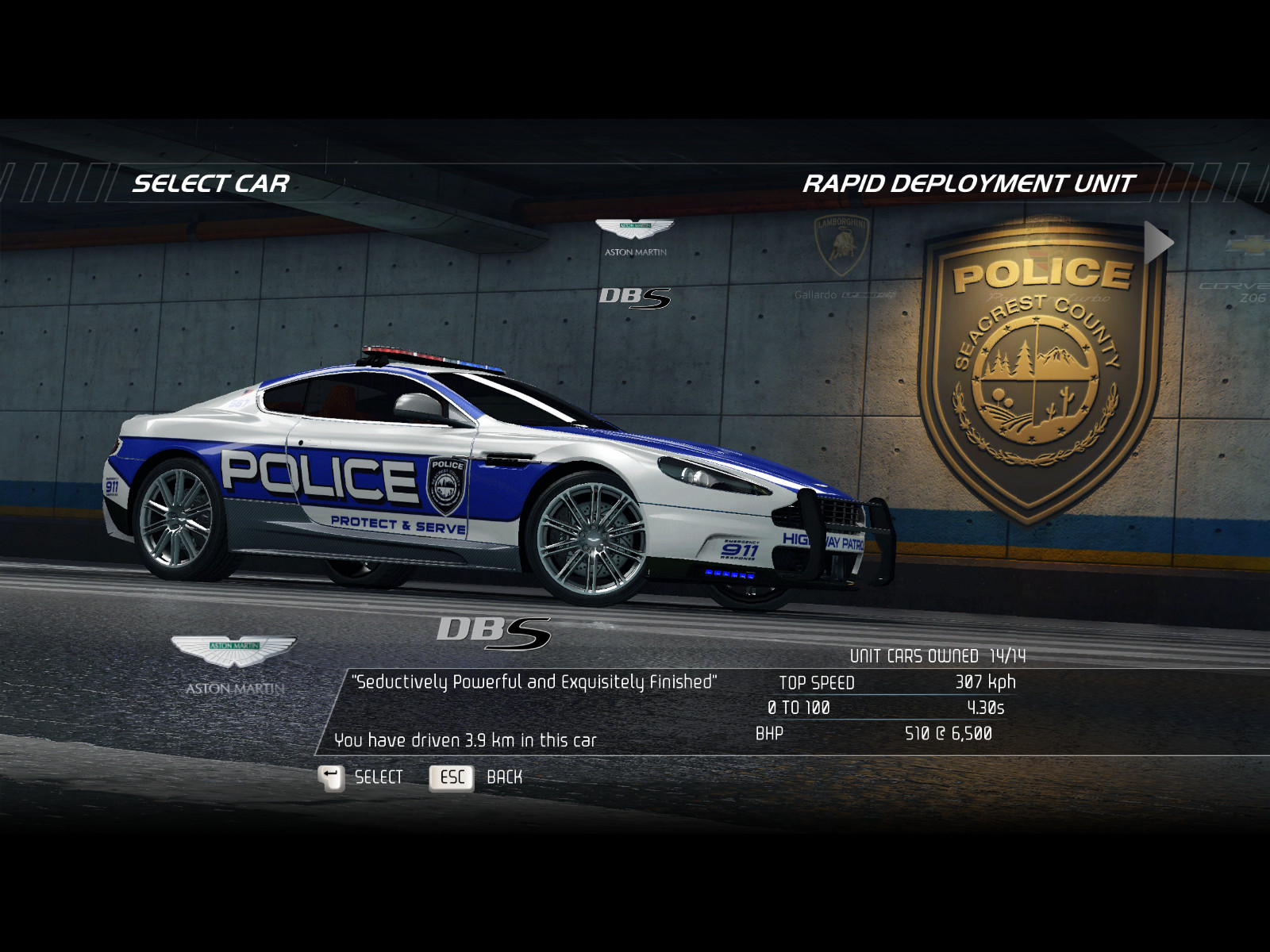Select the highlighted Aston Martin DBS carousel entry

(x=635, y=263)
